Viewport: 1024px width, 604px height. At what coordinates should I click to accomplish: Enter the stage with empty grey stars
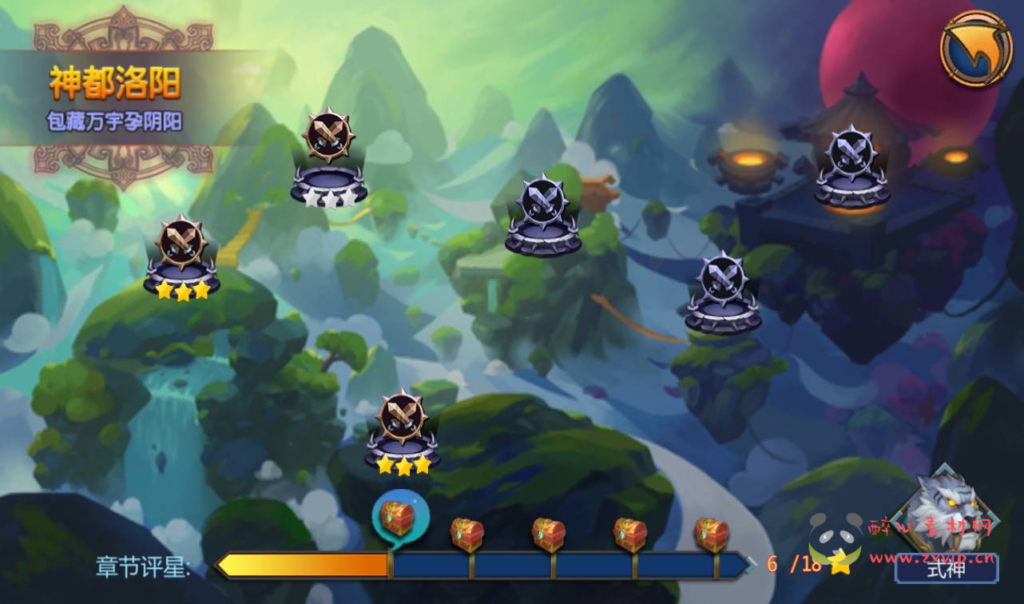[x=329, y=160]
